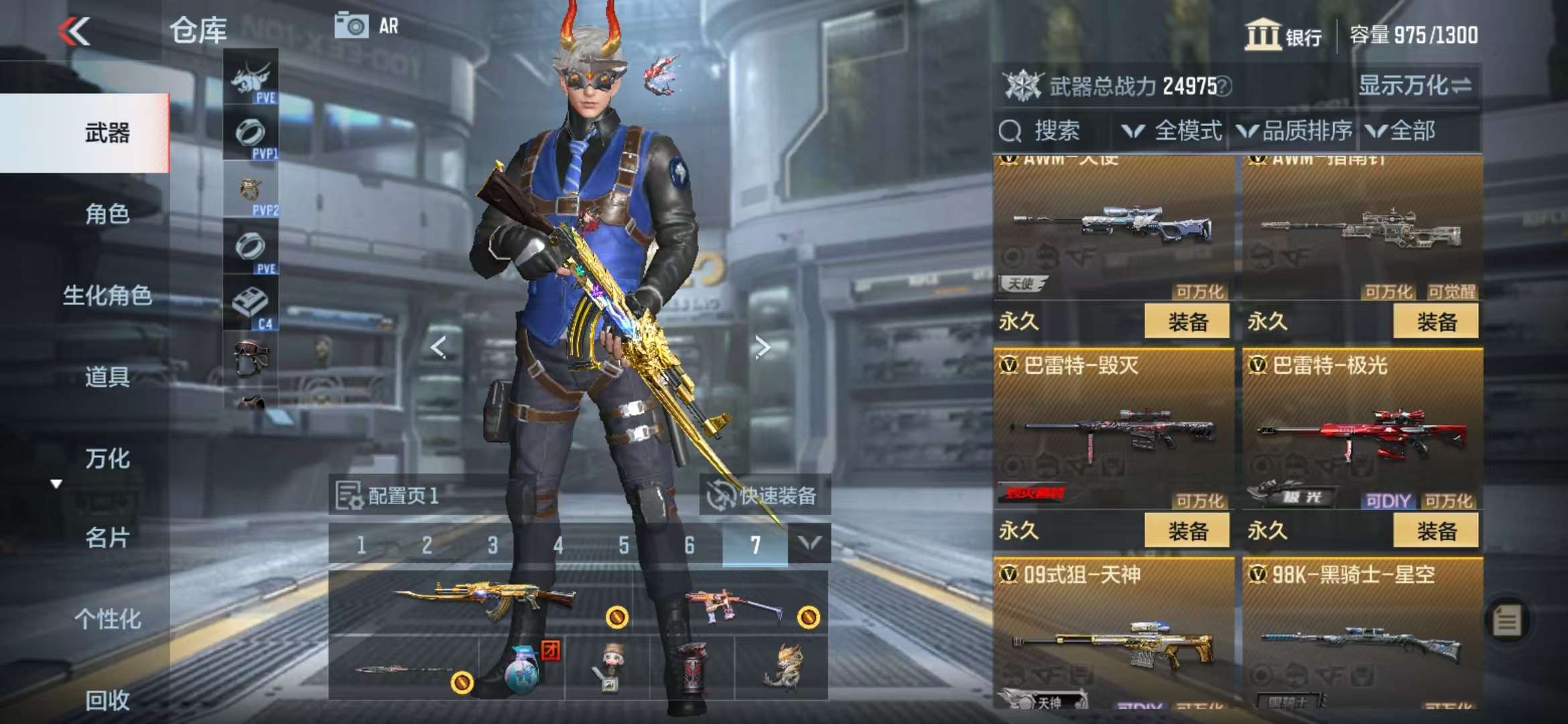This screenshot has width=1568, height=724.
Task: Open the 万化 tab
Action: [107, 459]
